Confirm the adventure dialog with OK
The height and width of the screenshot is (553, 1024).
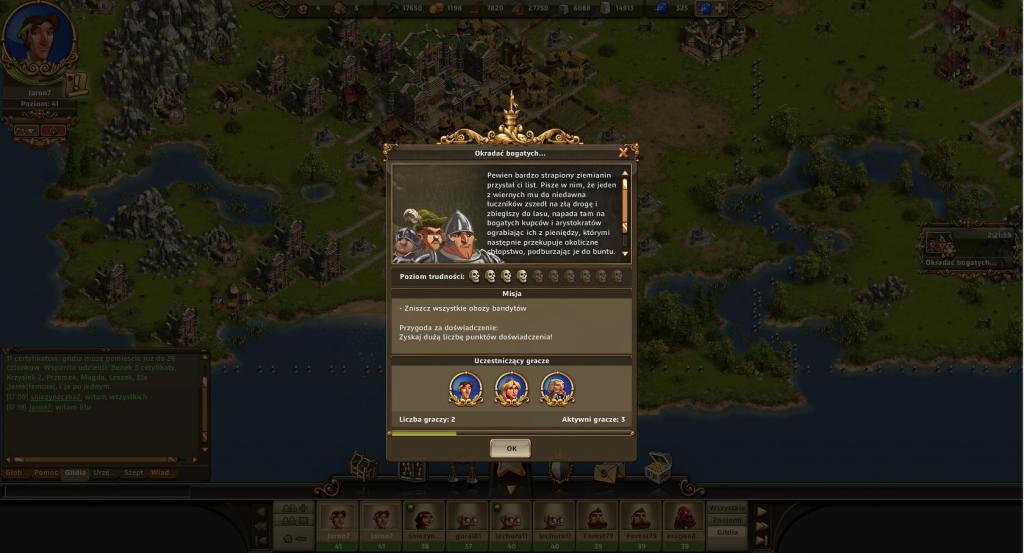point(510,449)
